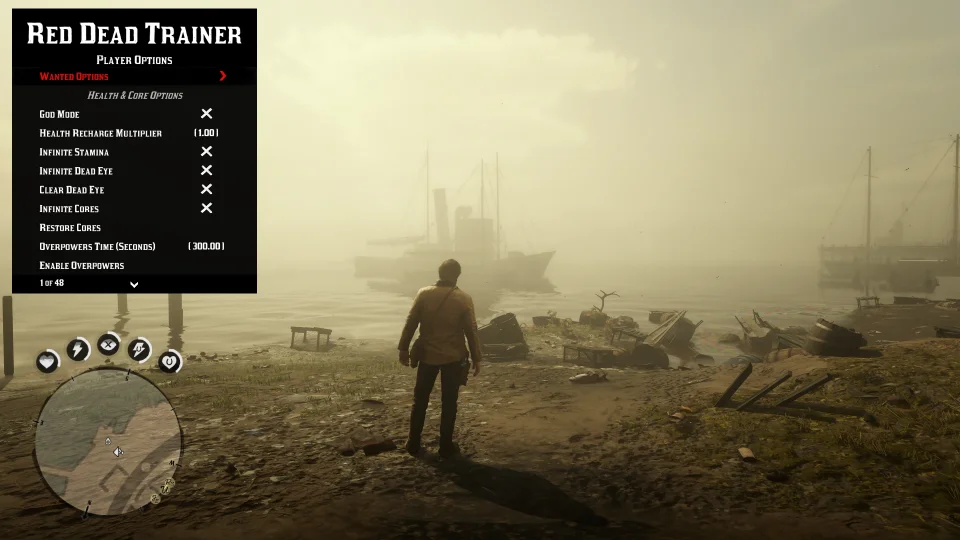Change Overpowers Time seconds value
Image resolution: width=960 pixels, height=540 pixels.
pos(206,247)
